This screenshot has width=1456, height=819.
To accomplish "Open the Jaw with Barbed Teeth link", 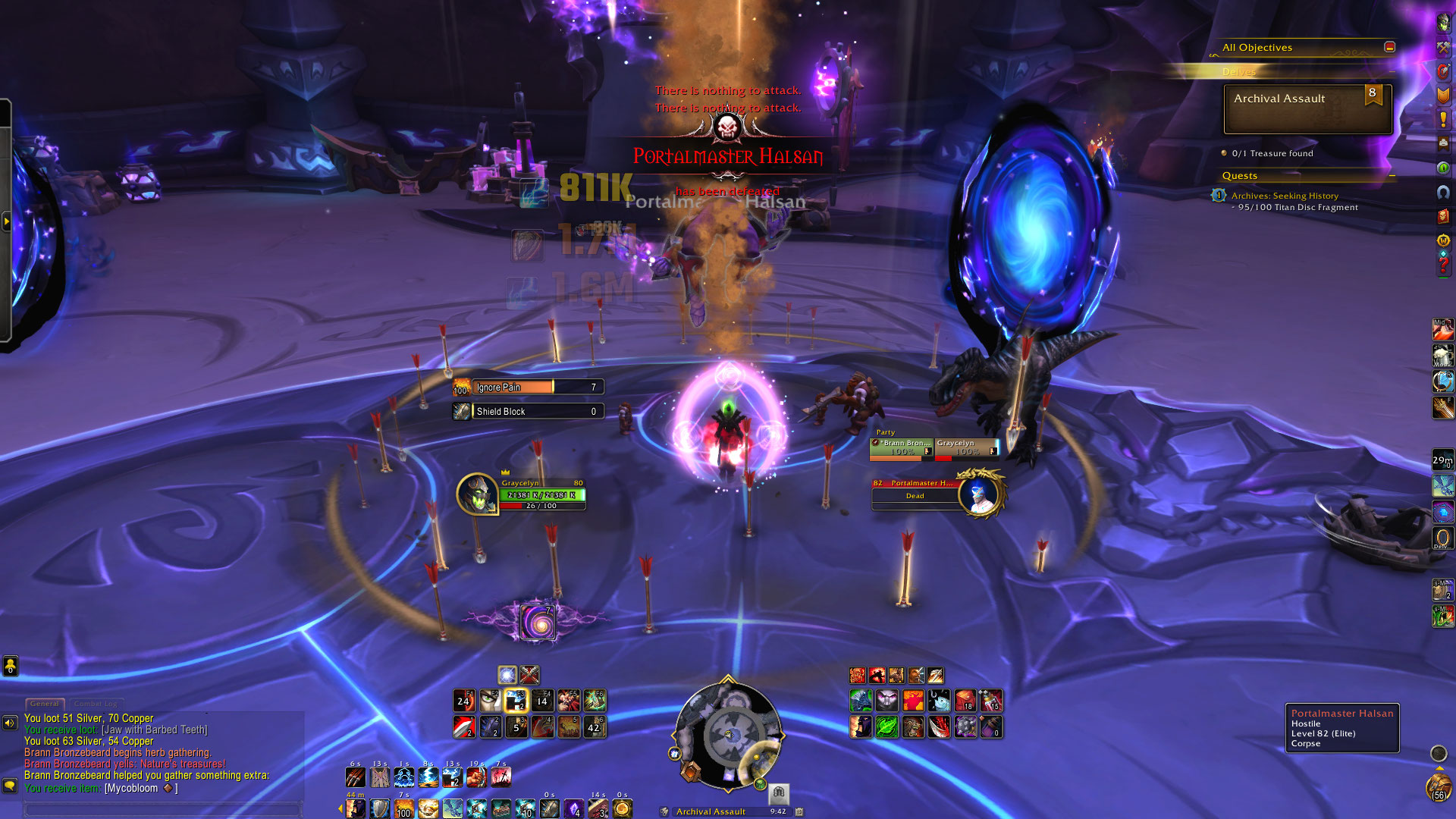I will pos(154,730).
